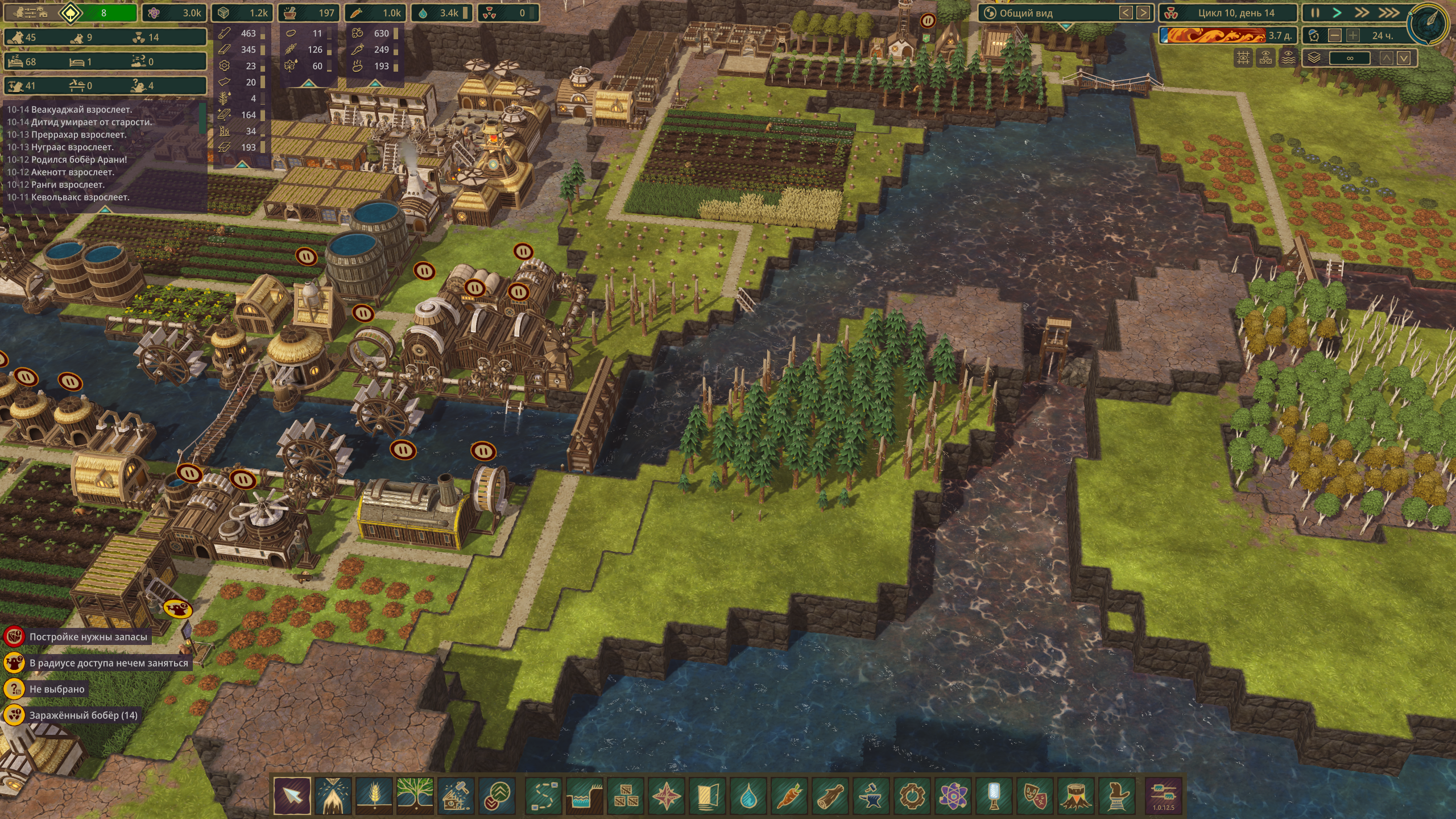Click the 'Не выбрано' alert entry
This screenshot has width=1456, height=819.
57,689
